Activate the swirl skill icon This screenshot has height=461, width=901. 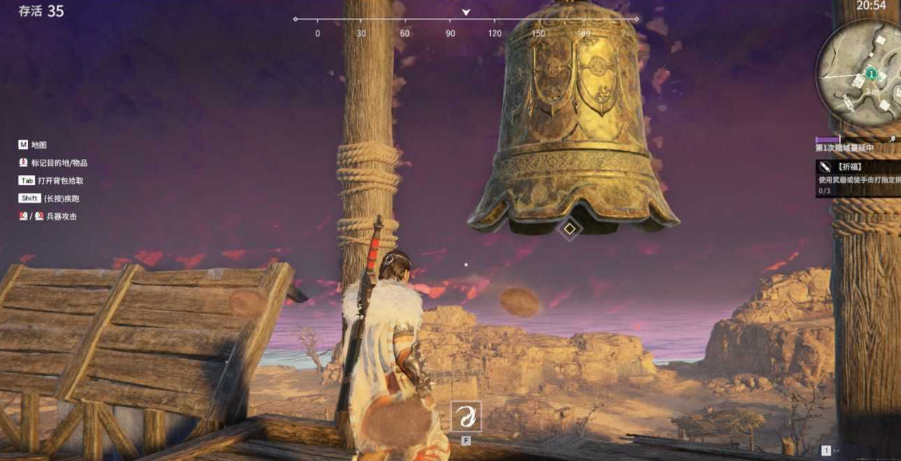[466, 416]
